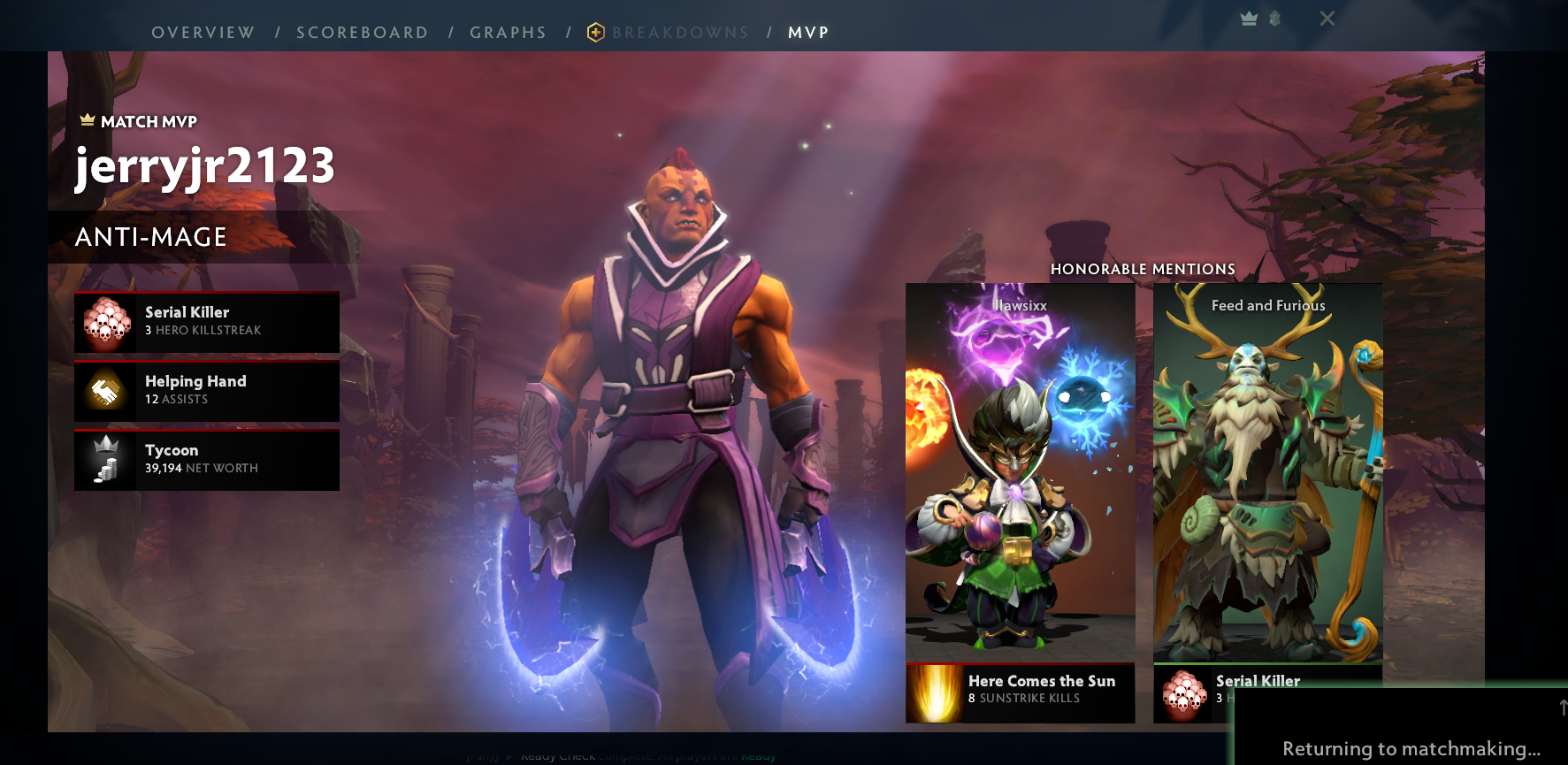Click the shield icon beside the crown

pos(1274,19)
